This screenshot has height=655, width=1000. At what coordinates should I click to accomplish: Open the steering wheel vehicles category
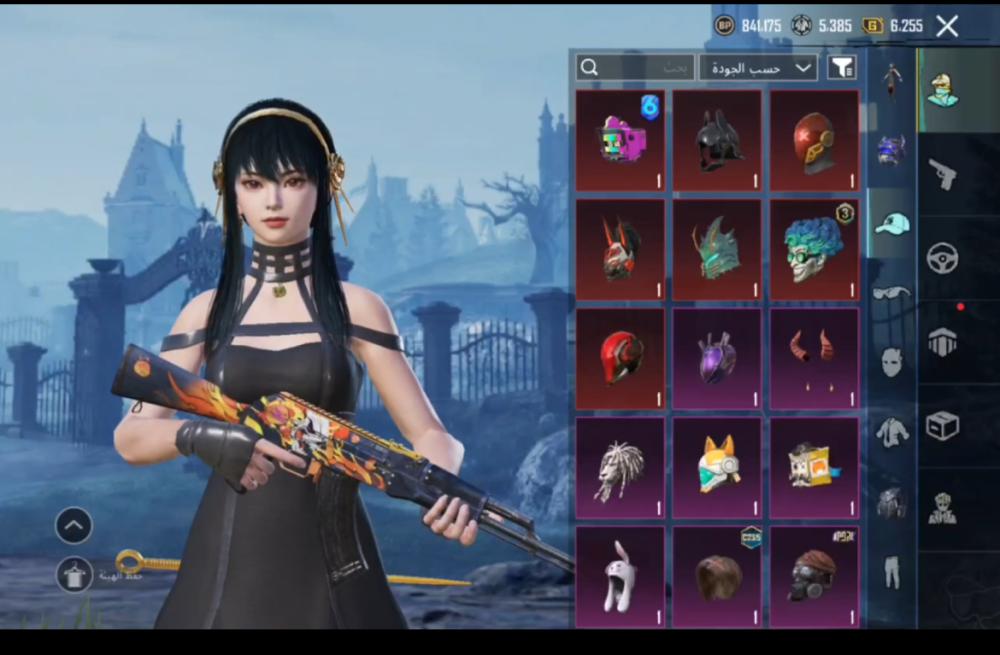943,258
